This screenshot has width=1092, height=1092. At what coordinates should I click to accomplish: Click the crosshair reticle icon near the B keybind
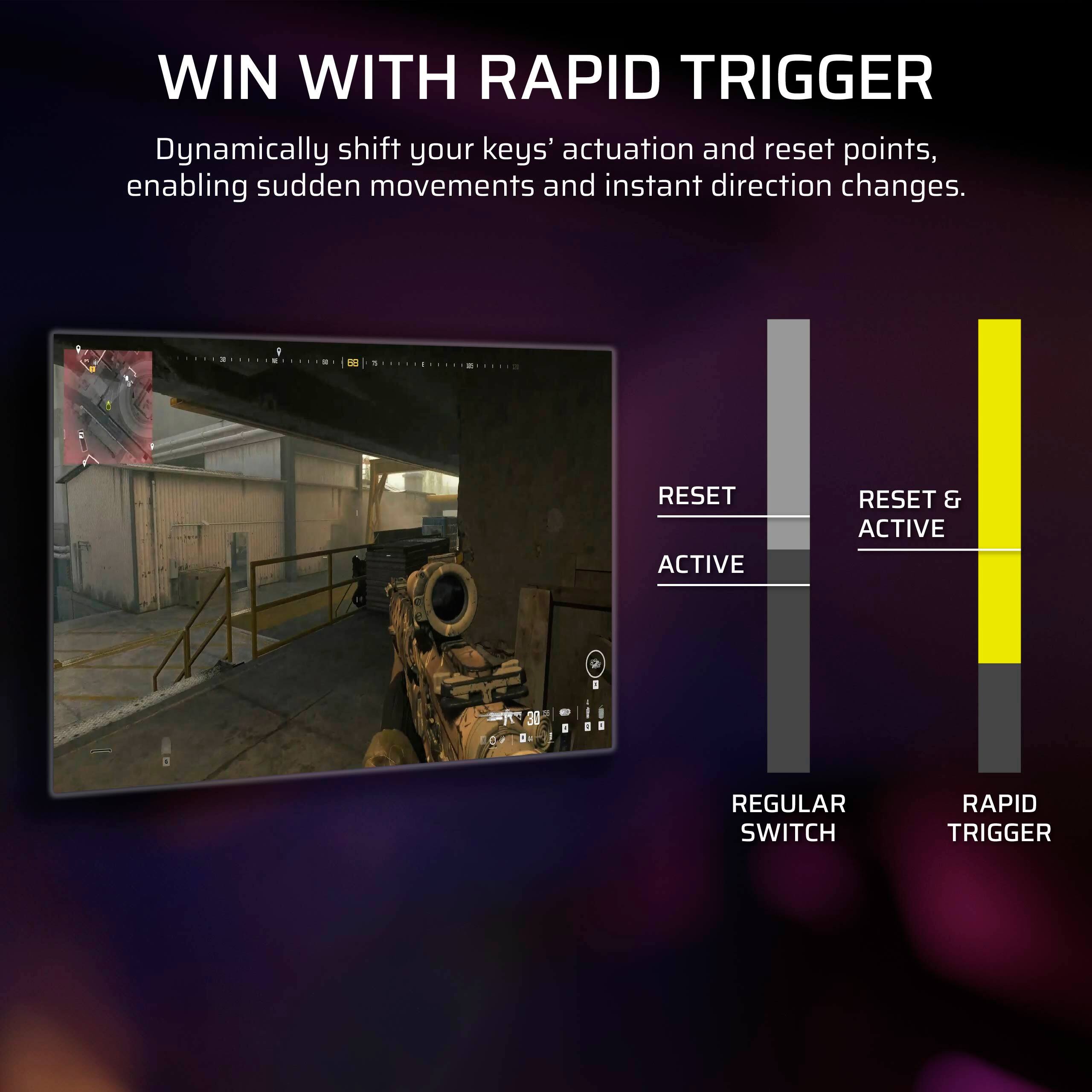pyautogui.click(x=493, y=741)
